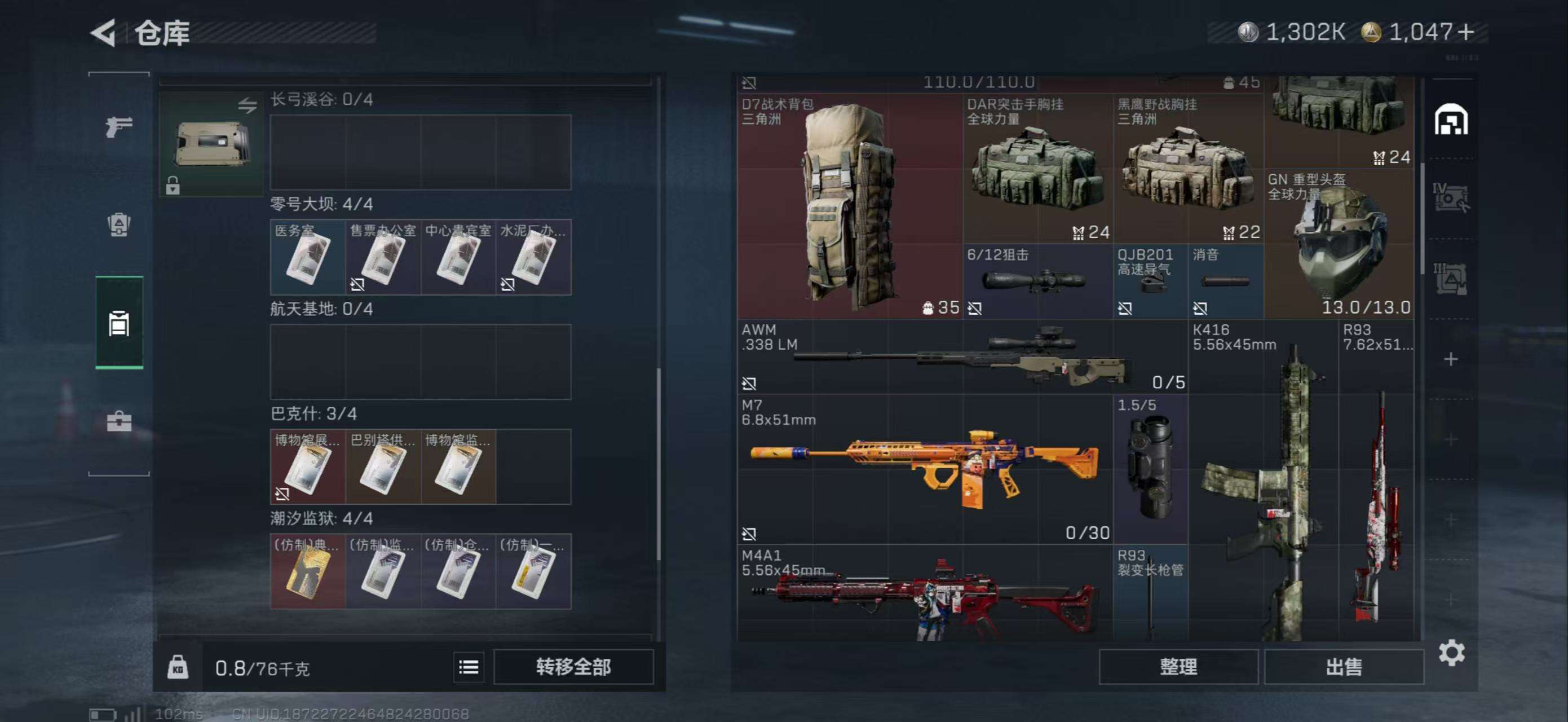The width and height of the screenshot is (1568, 722).
Task: Choose the D7战术背包 backpack
Action: point(849,206)
